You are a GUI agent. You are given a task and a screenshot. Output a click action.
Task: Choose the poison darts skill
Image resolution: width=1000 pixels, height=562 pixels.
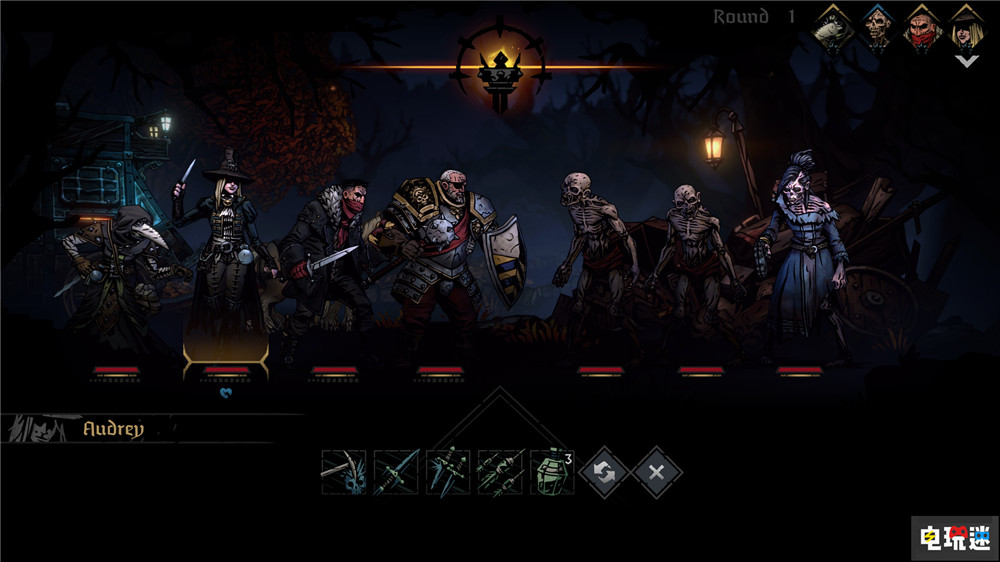coord(500,472)
